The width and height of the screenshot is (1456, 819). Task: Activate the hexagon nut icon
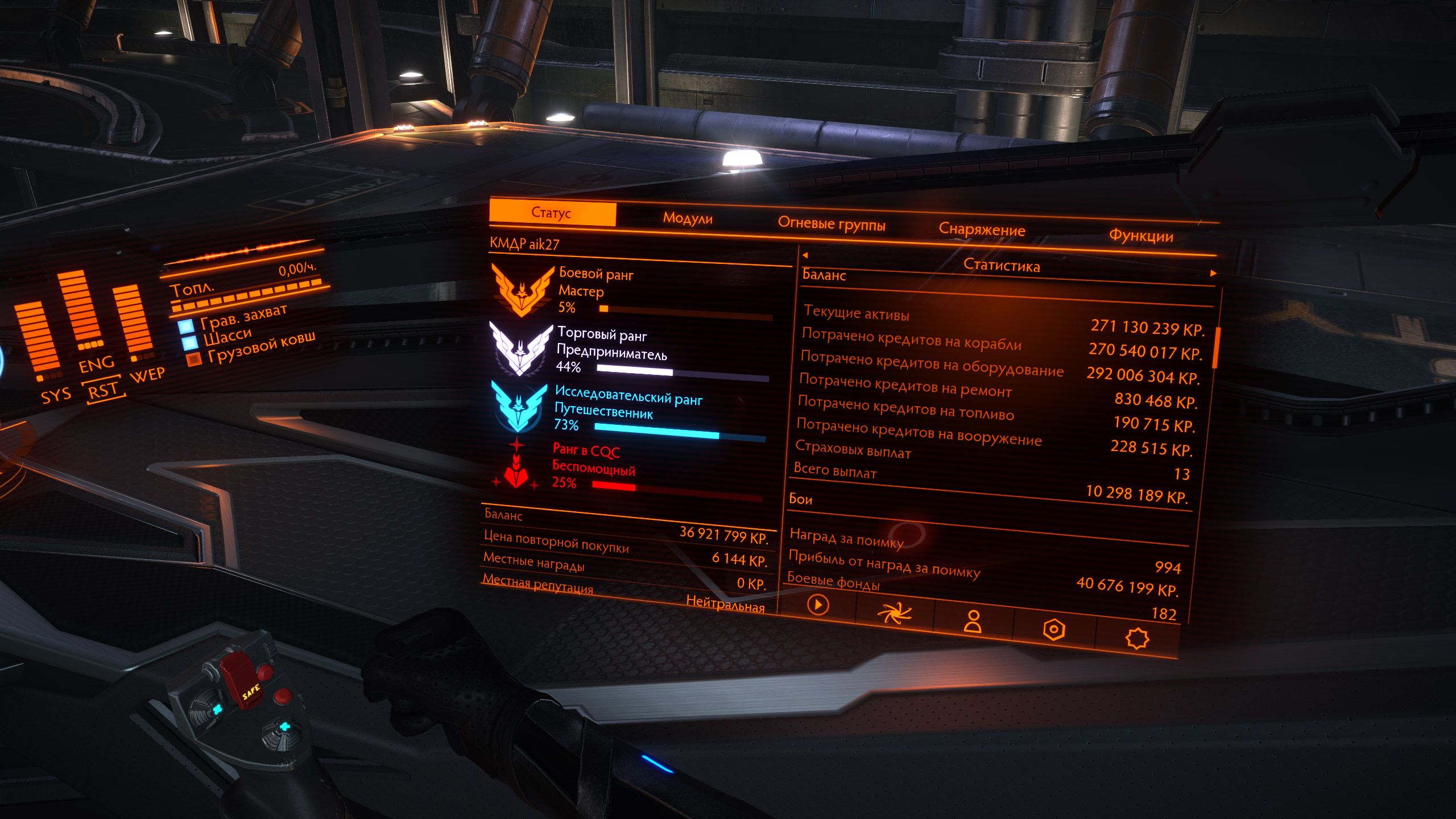pos(1053,630)
